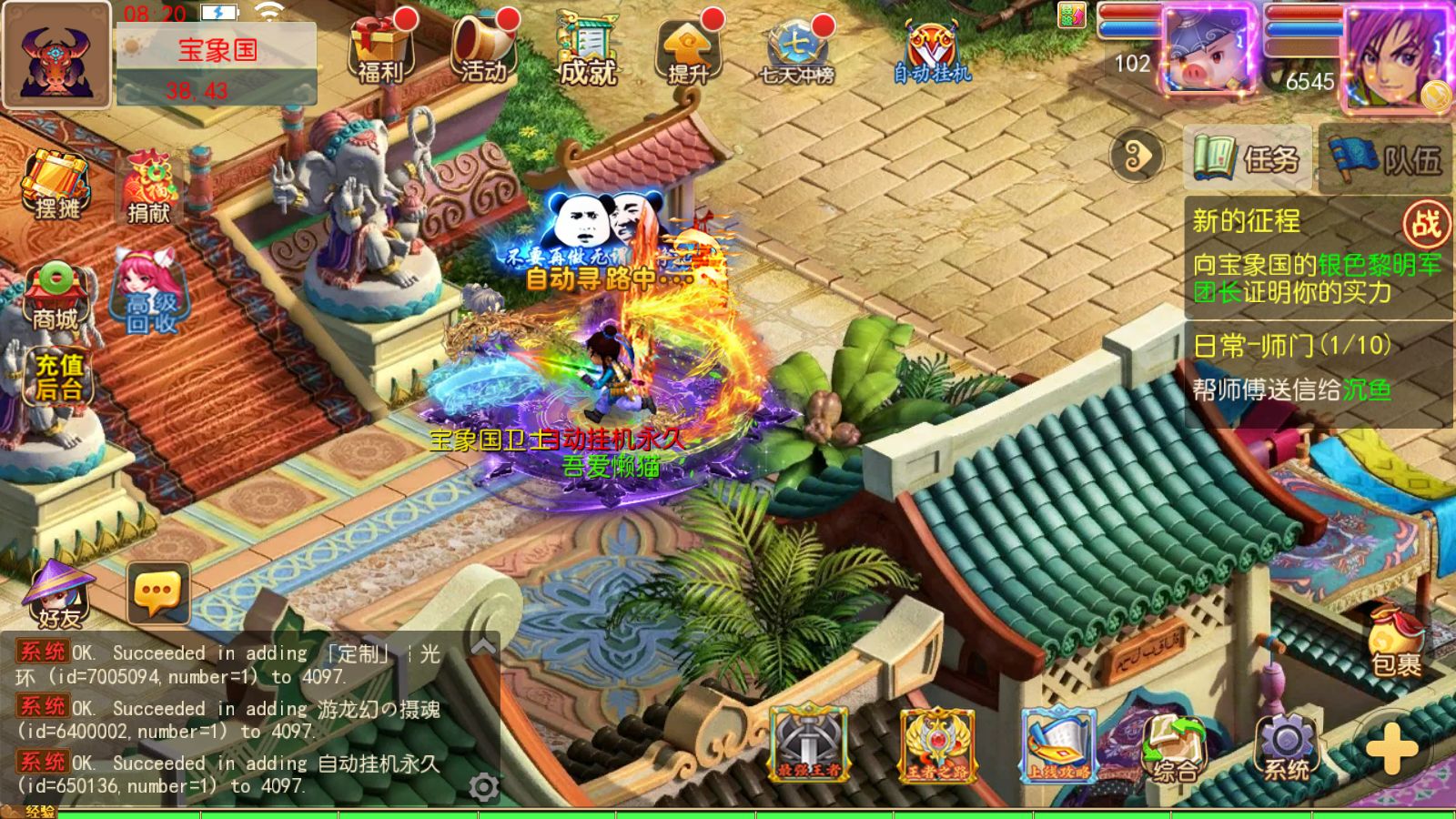
Task: Open chat settings via small gear below chat log
Action: tap(485, 784)
